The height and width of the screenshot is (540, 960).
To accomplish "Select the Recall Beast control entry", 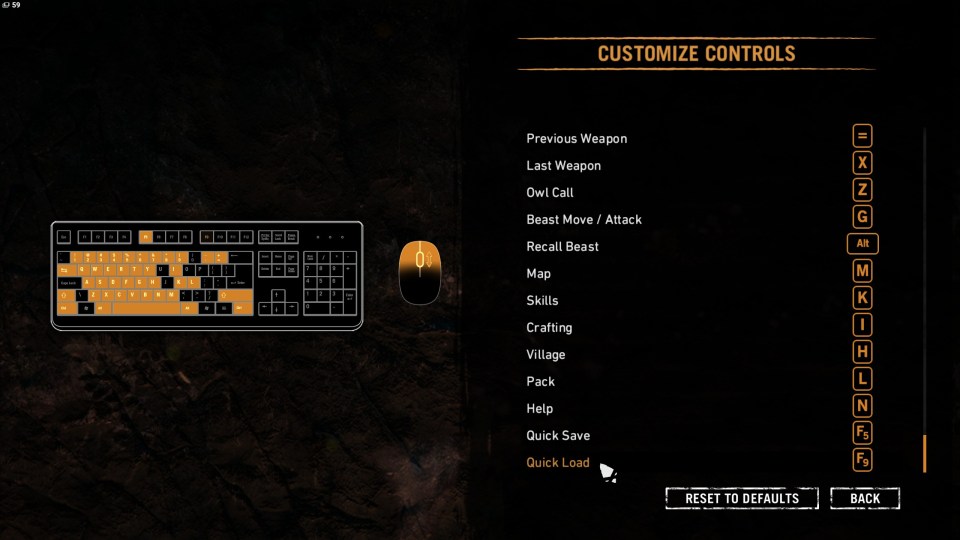I will point(563,246).
